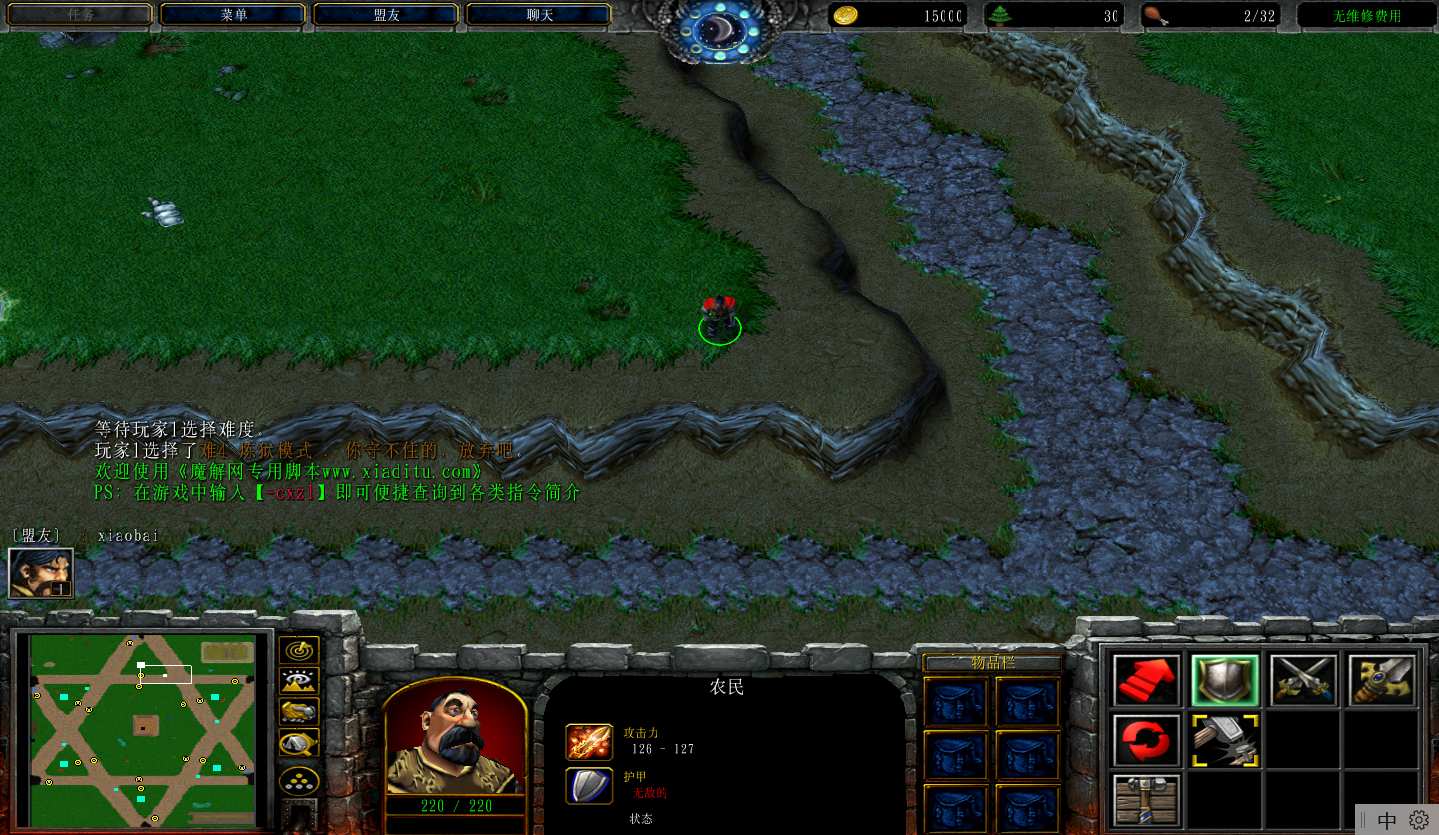Toggle minimap terrain display button
1439x835 pixels.
click(x=298, y=682)
